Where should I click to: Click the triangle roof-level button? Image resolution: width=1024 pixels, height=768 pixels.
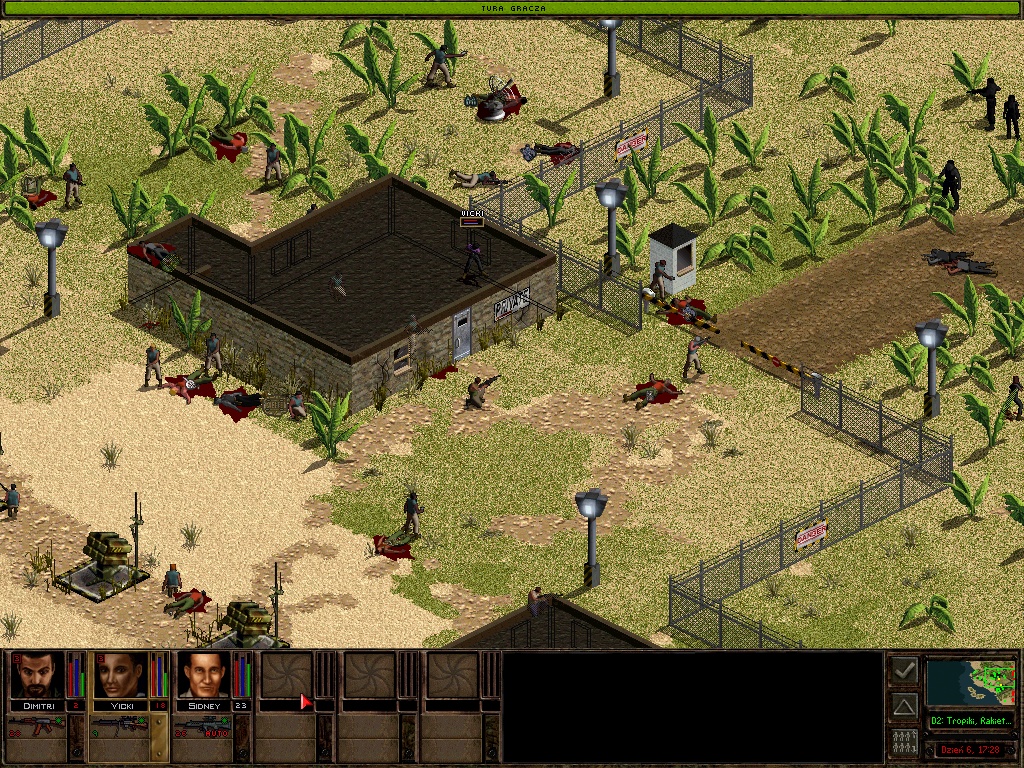click(904, 707)
